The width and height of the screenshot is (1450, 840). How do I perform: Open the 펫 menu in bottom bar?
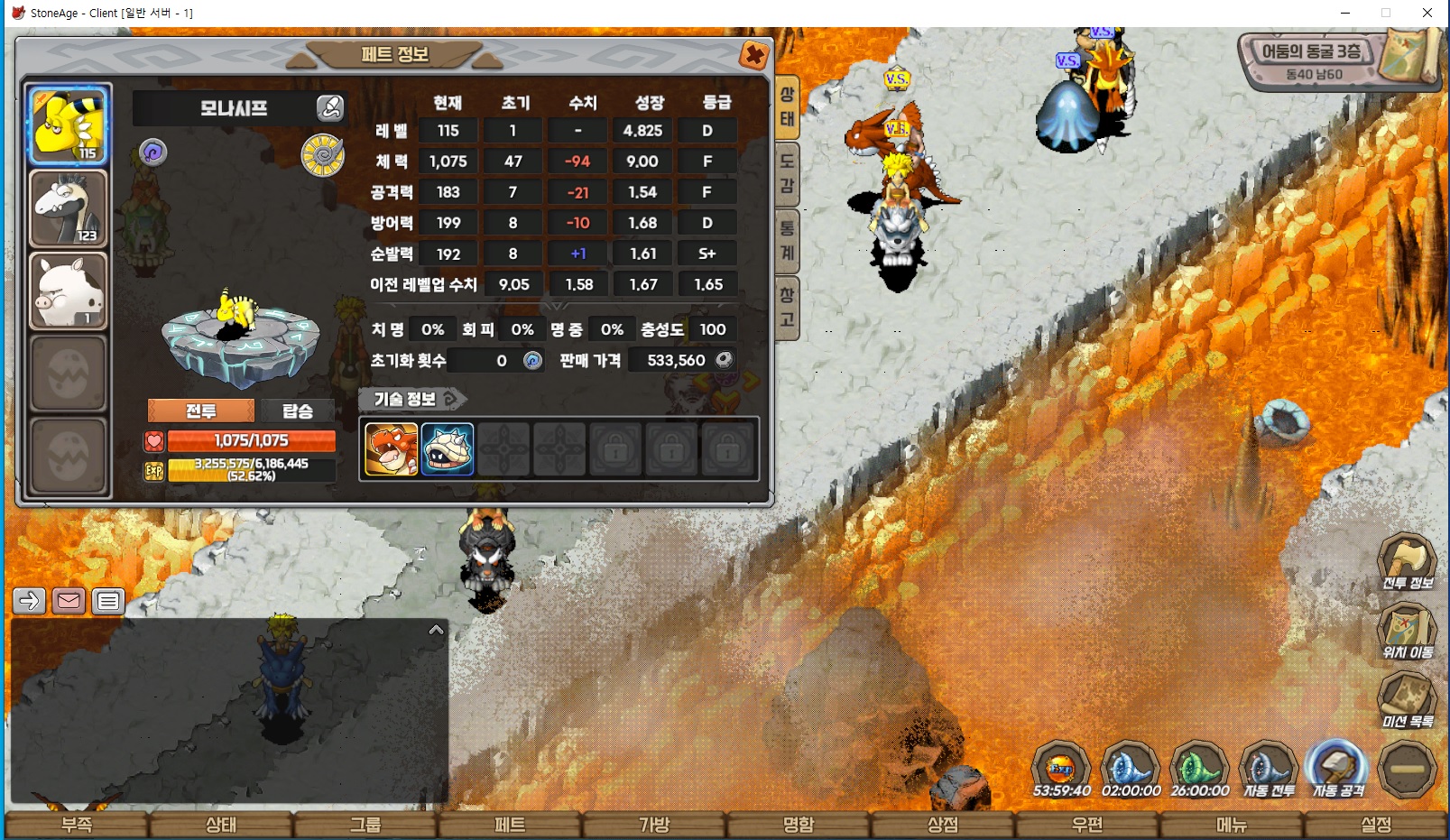tap(510, 825)
